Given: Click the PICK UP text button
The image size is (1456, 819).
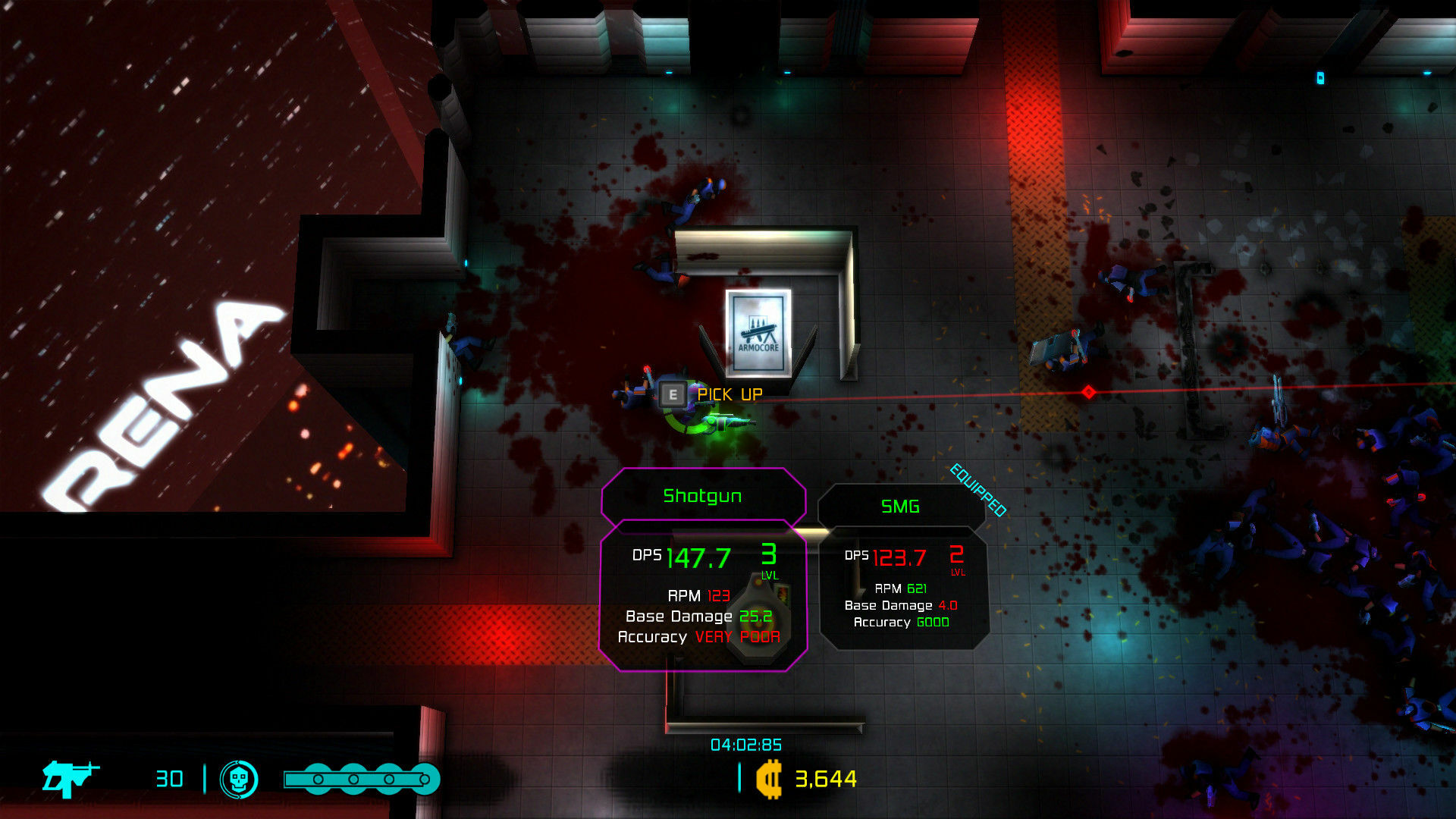Looking at the screenshot, I should pos(730,394).
